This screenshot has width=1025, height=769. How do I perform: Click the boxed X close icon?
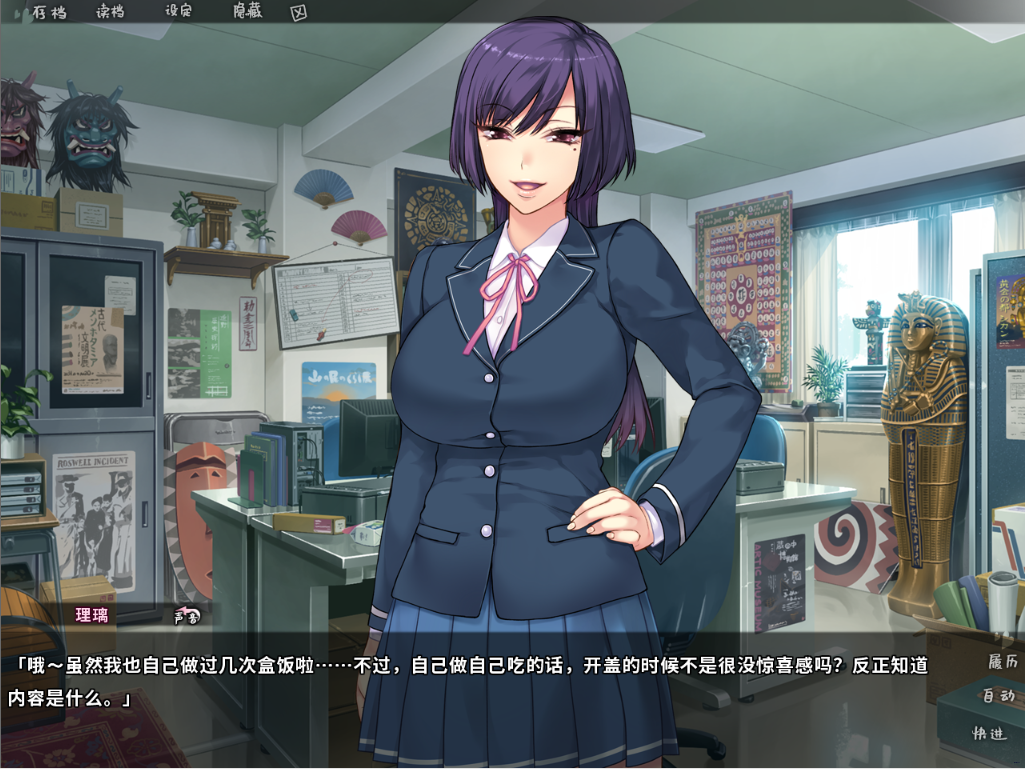(298, 13)
